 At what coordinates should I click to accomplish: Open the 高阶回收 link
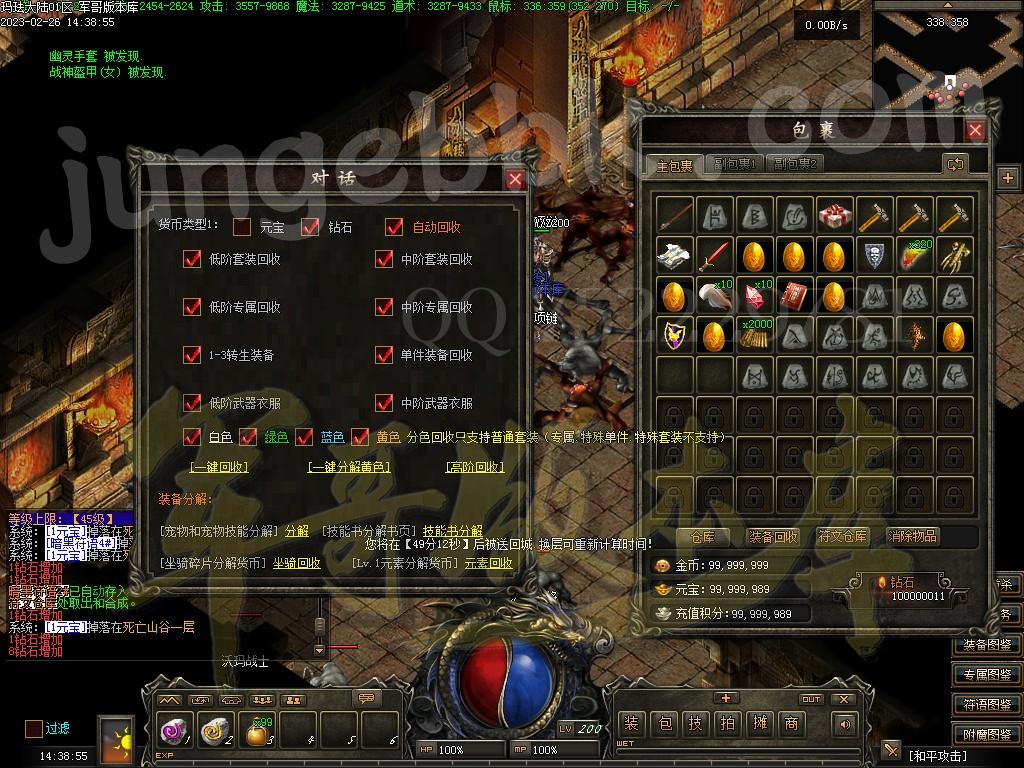pyautogui.click(x=474, y=467)
